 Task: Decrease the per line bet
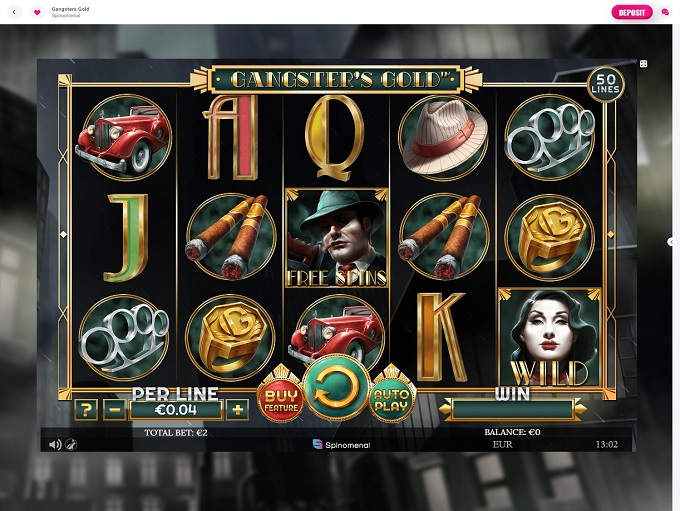115,409
